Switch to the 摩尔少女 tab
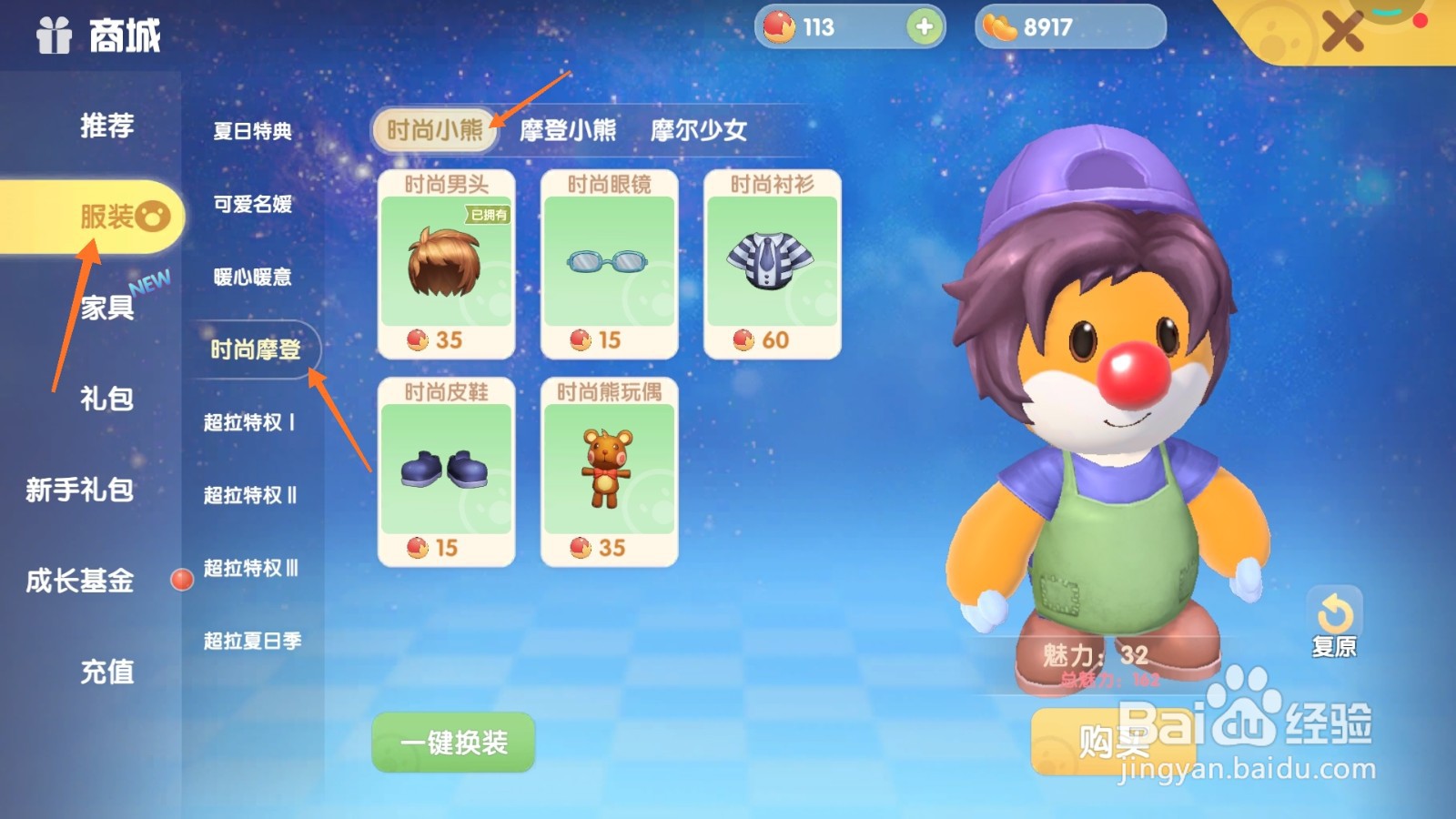This screenshot has width=1456, height=819. (x=698, y=131)
